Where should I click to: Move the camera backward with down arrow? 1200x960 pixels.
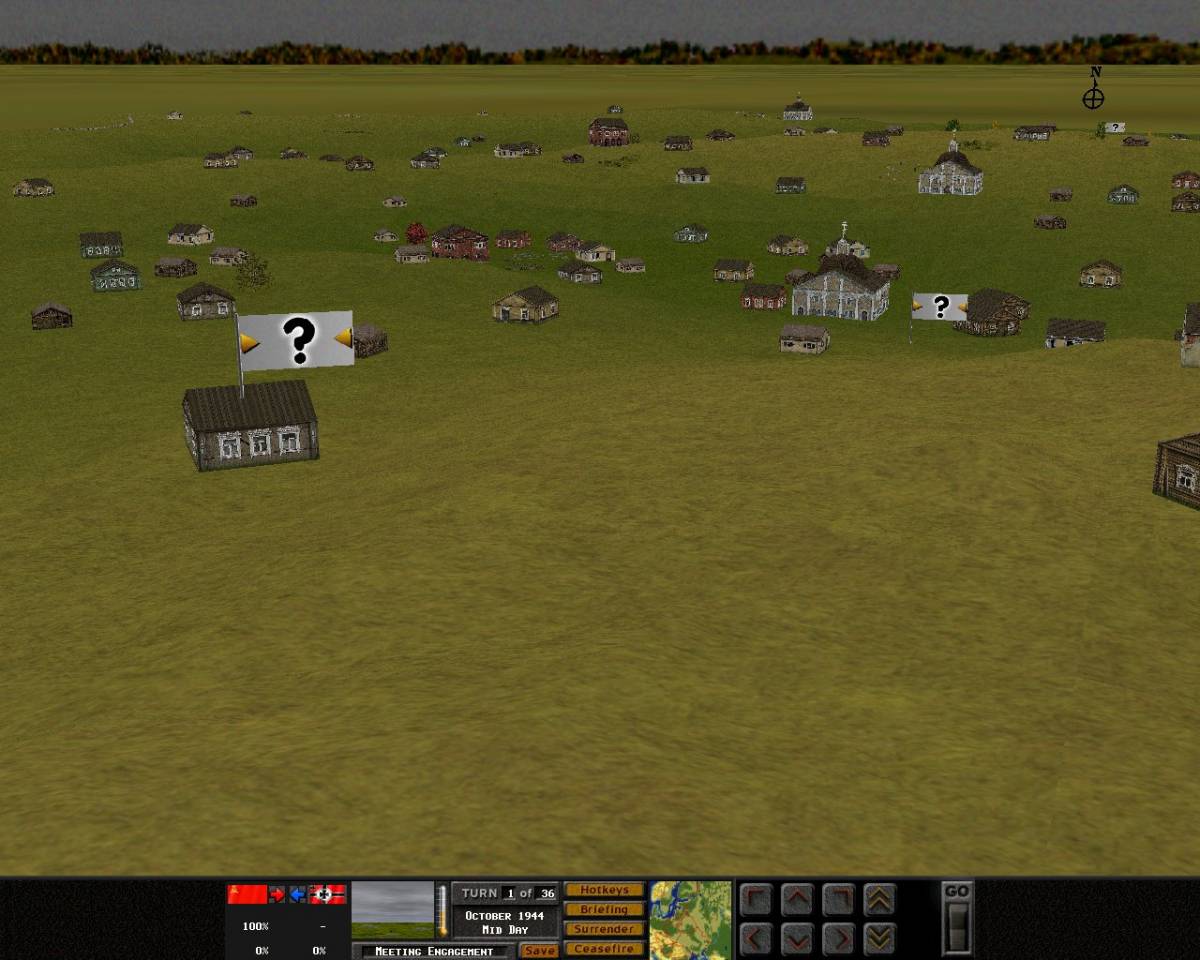click(x=797, y=939)
